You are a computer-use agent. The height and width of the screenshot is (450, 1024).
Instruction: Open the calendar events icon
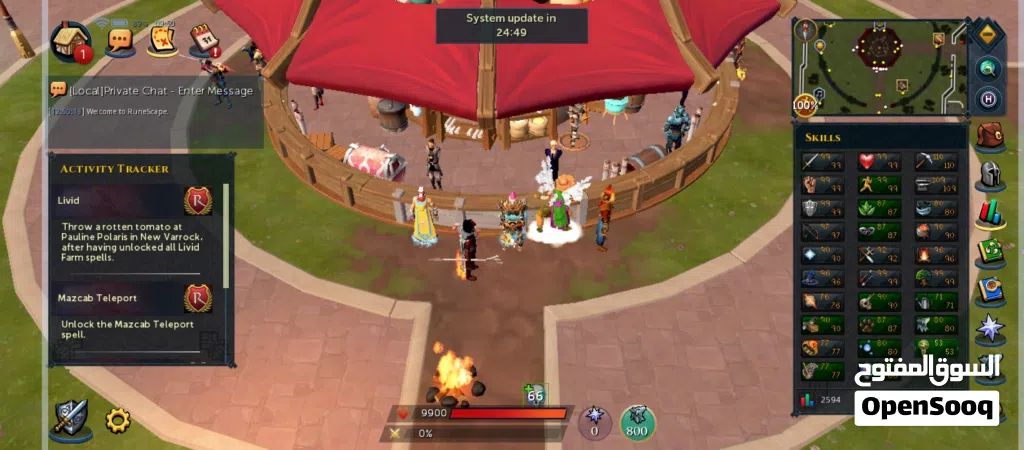(x=204, y=40)
